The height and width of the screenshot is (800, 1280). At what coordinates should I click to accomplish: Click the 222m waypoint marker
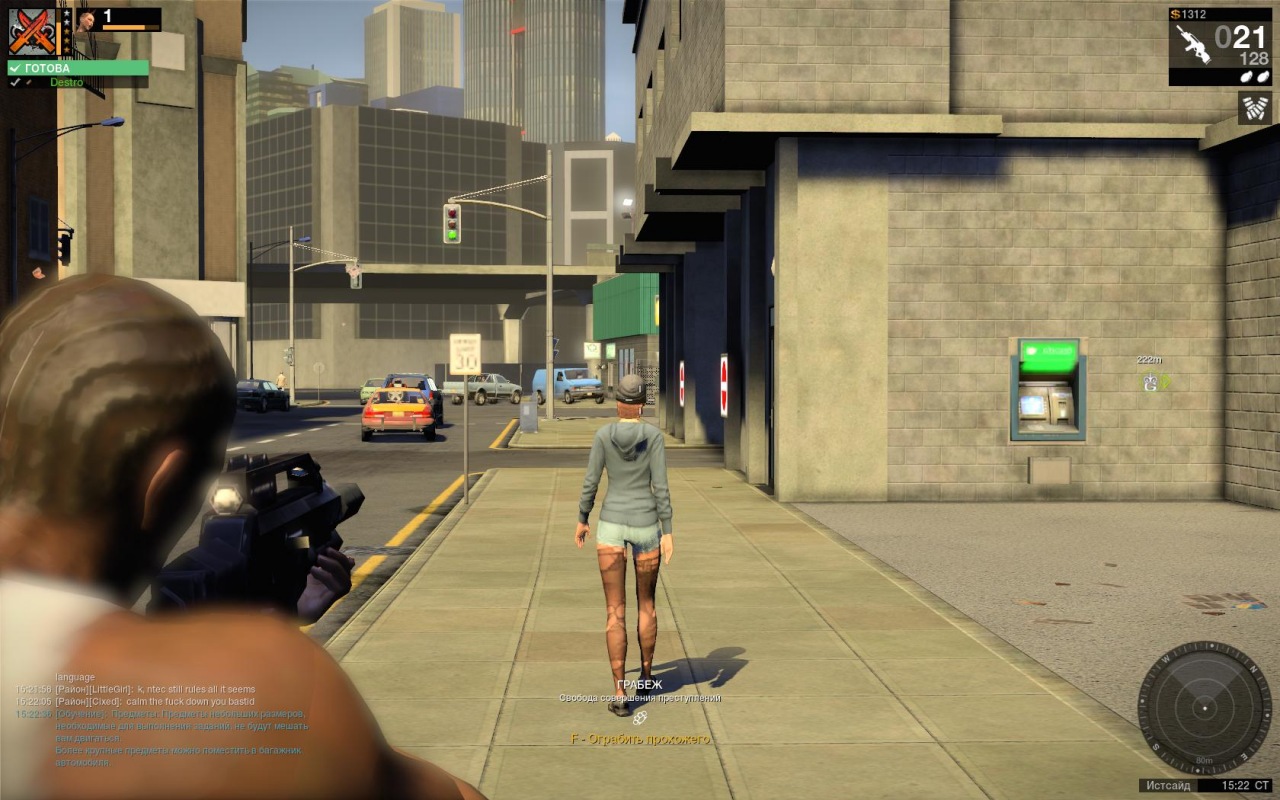coord(1154,381)
